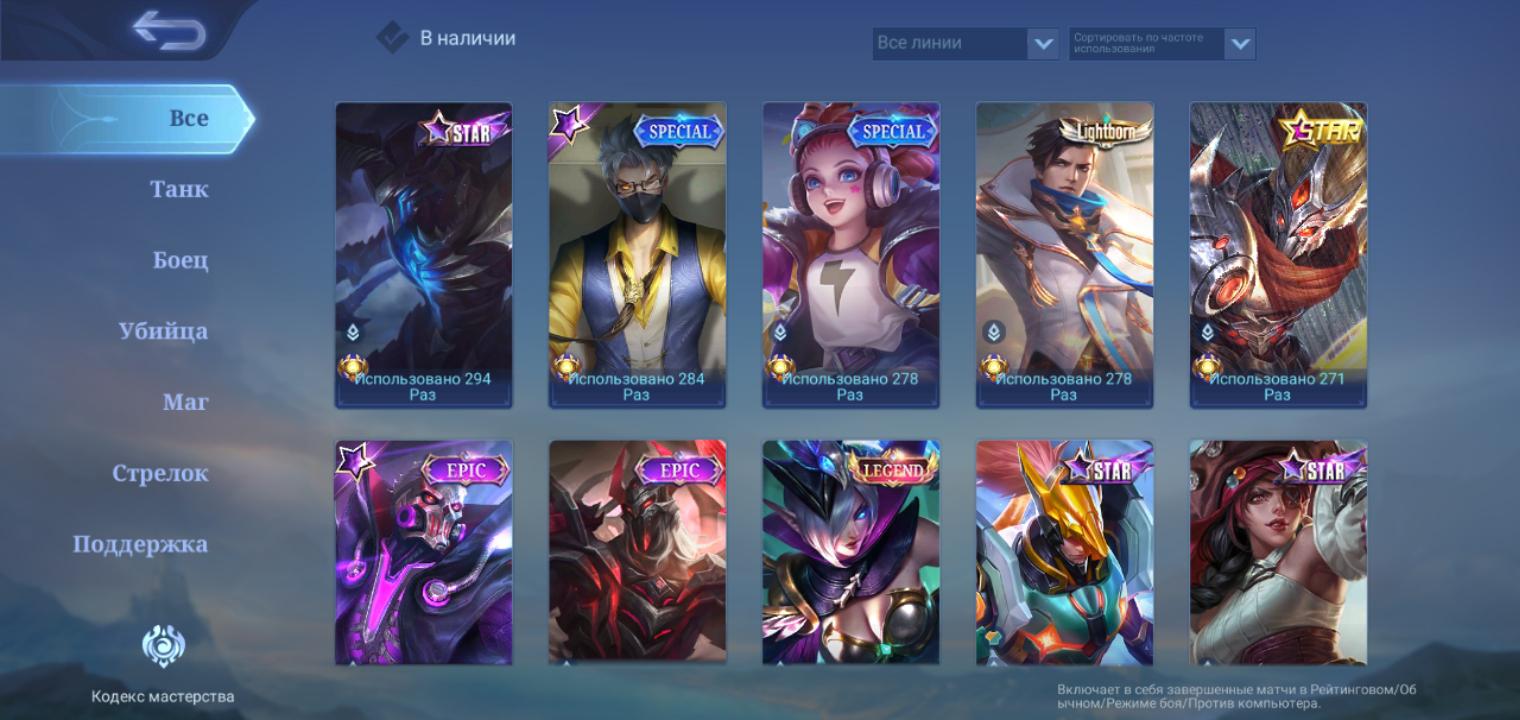Choose the purple gas-mask Epic hero card
1520x720 pixels.
pos(423,552)
